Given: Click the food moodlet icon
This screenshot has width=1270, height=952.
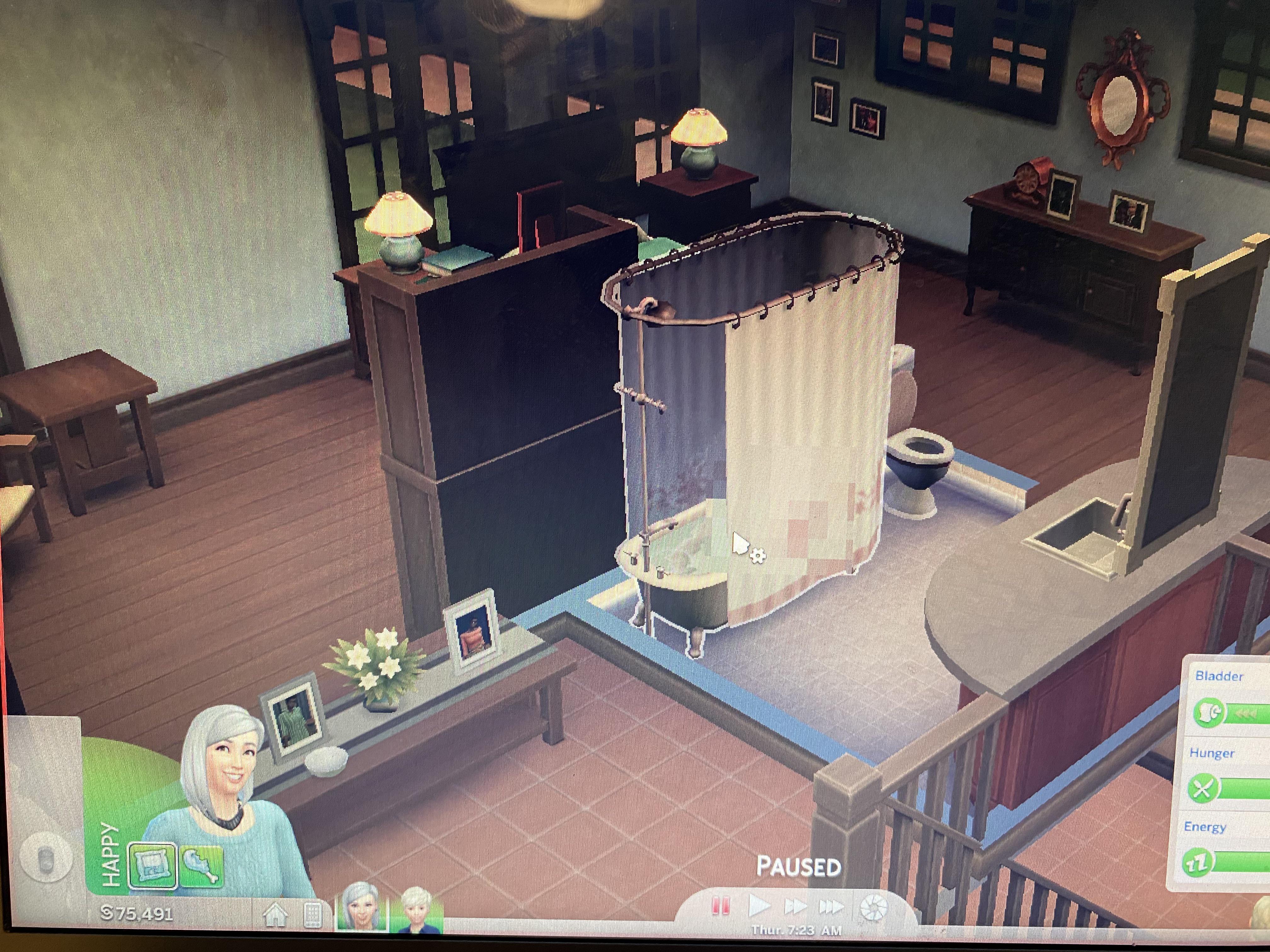Looking at the screenshot, I should (202, 865).
